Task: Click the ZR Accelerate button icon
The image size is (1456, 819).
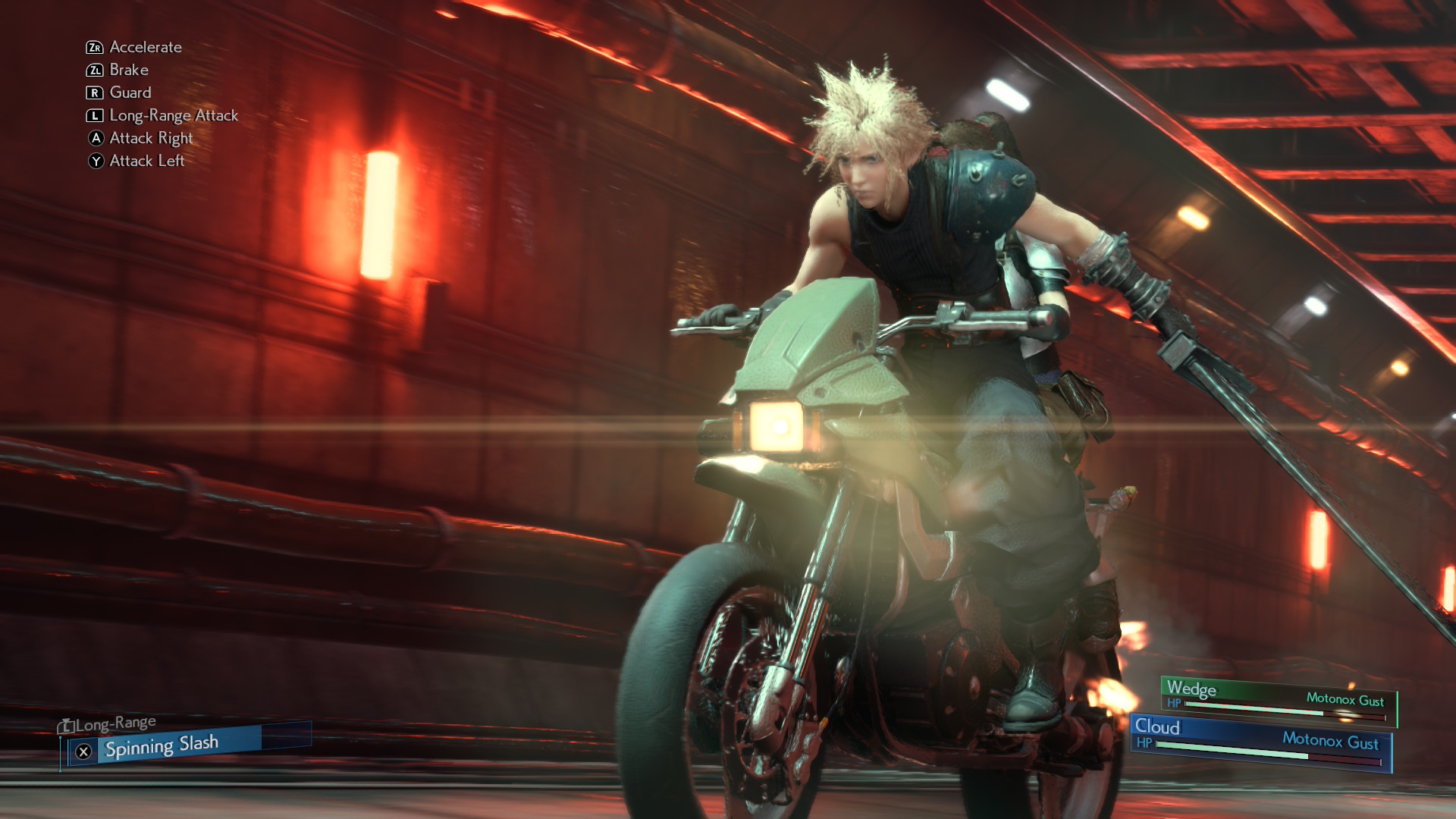Action: pos(95,47)
